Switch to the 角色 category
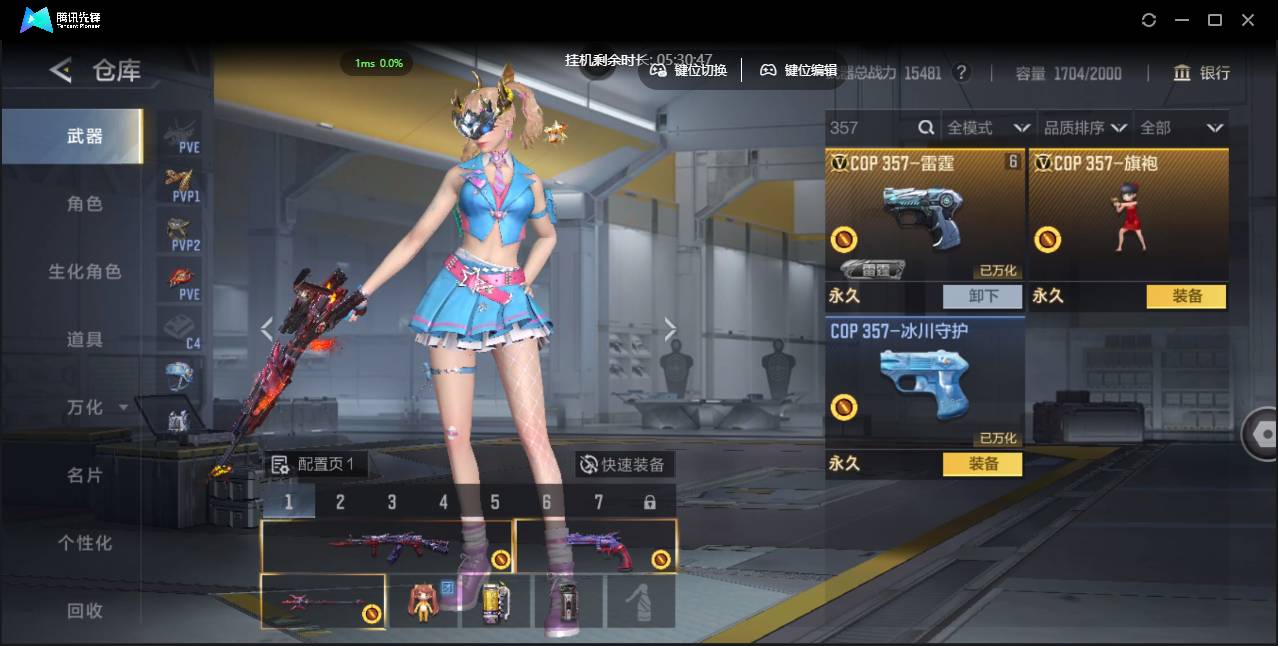This screenshot has height=646, width=1278. (x=85, y=204)
